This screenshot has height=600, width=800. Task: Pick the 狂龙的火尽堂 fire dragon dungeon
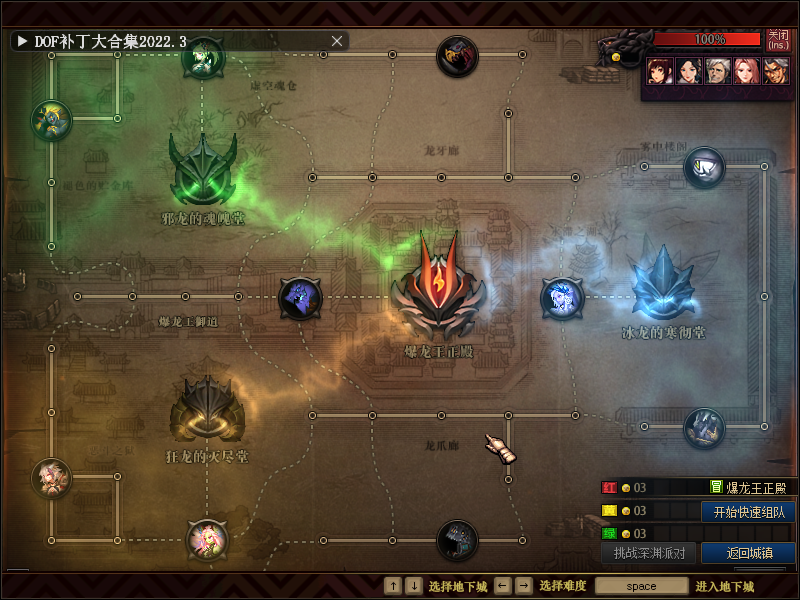(208, 410)
